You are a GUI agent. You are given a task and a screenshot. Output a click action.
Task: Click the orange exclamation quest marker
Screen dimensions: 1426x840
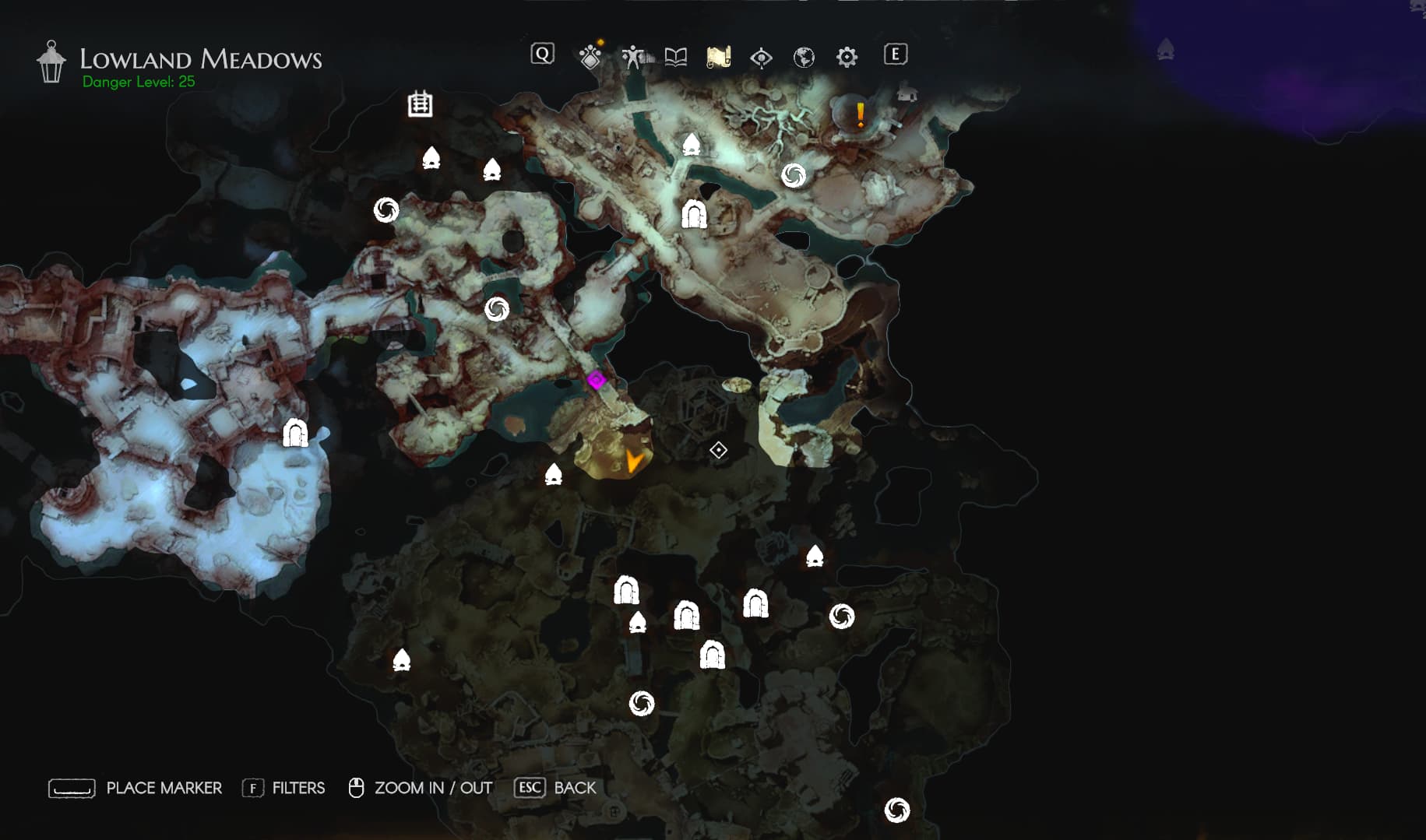tap(860, 115)
